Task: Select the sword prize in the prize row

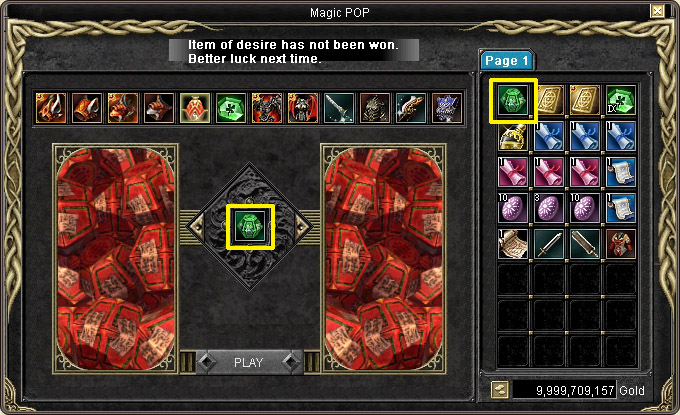Action: [x=338, y=108]
